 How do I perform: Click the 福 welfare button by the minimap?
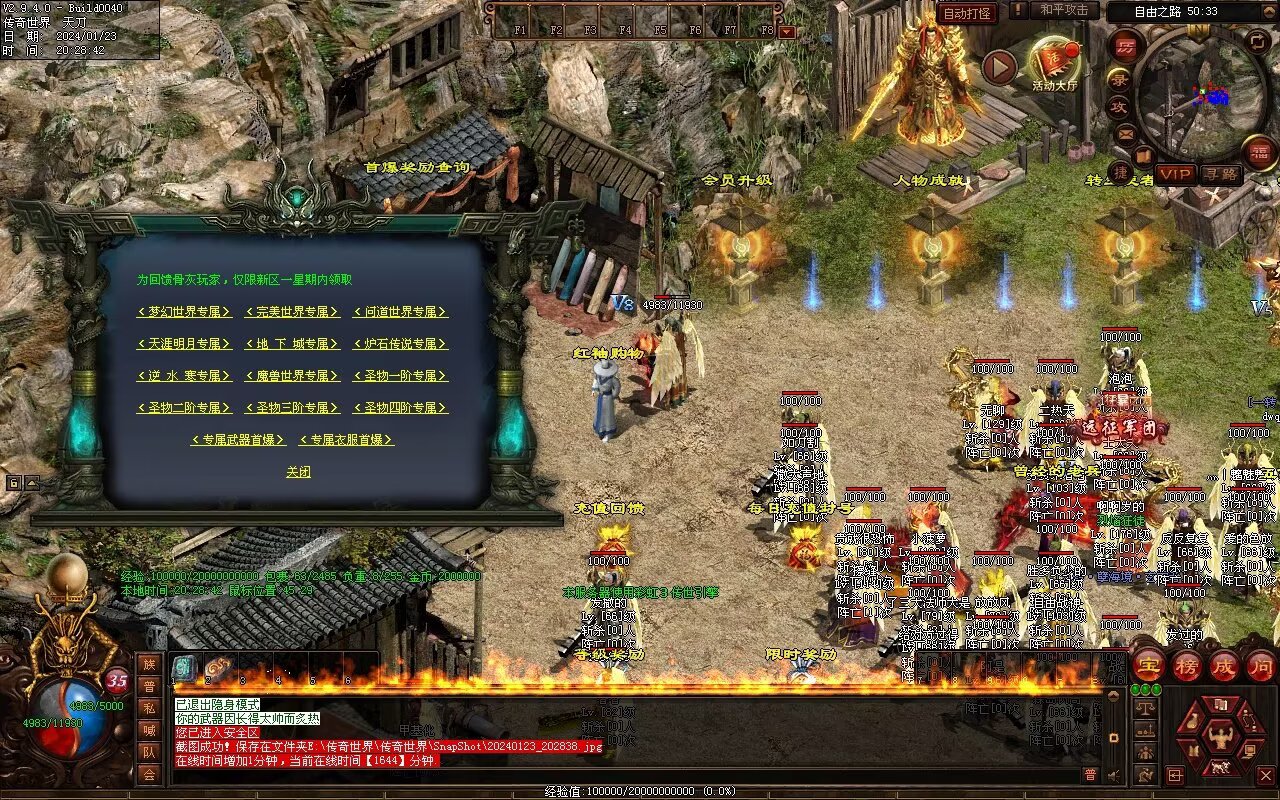(1259, 152)
